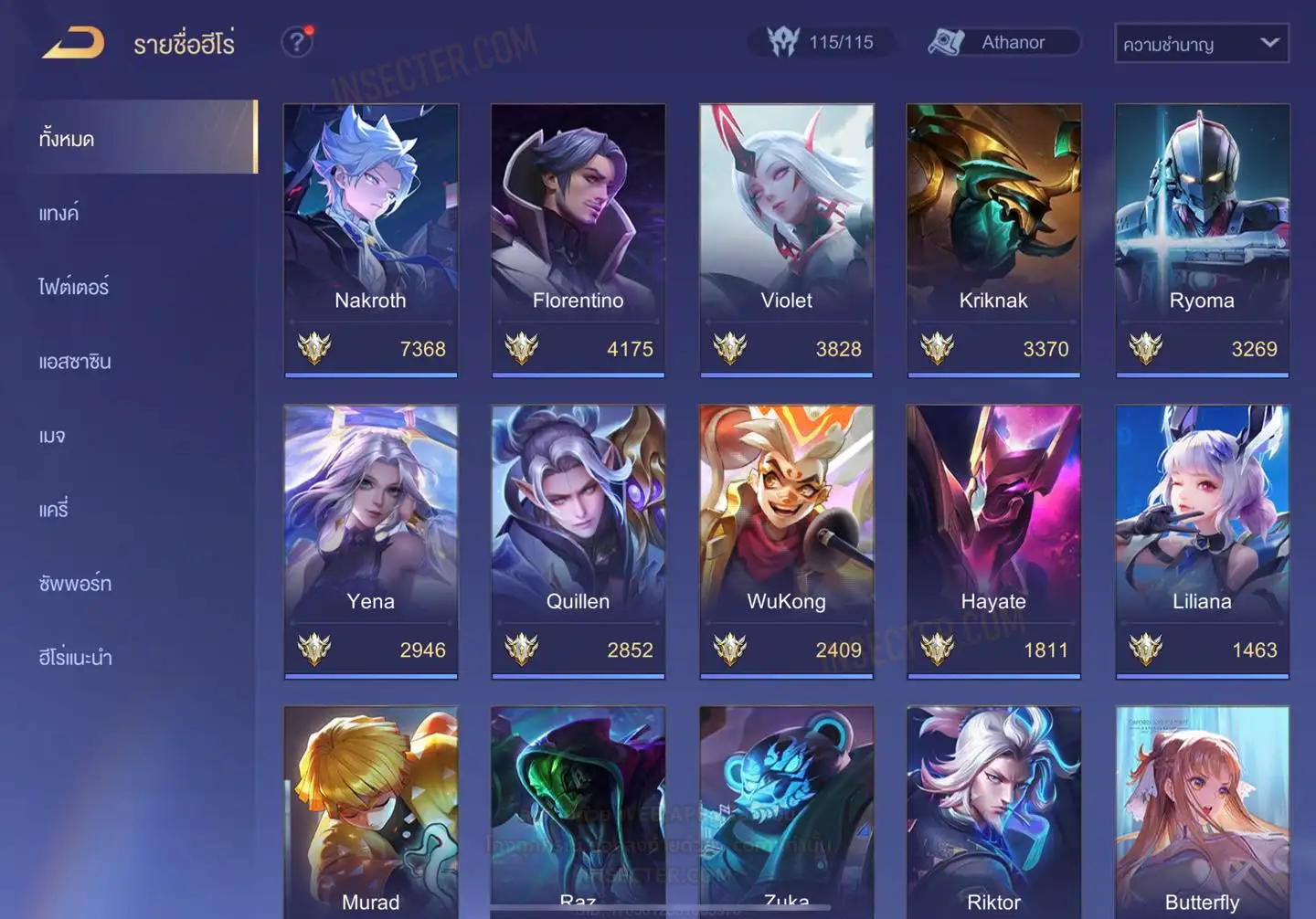Select the แครี่ category tab

point(54,510)
